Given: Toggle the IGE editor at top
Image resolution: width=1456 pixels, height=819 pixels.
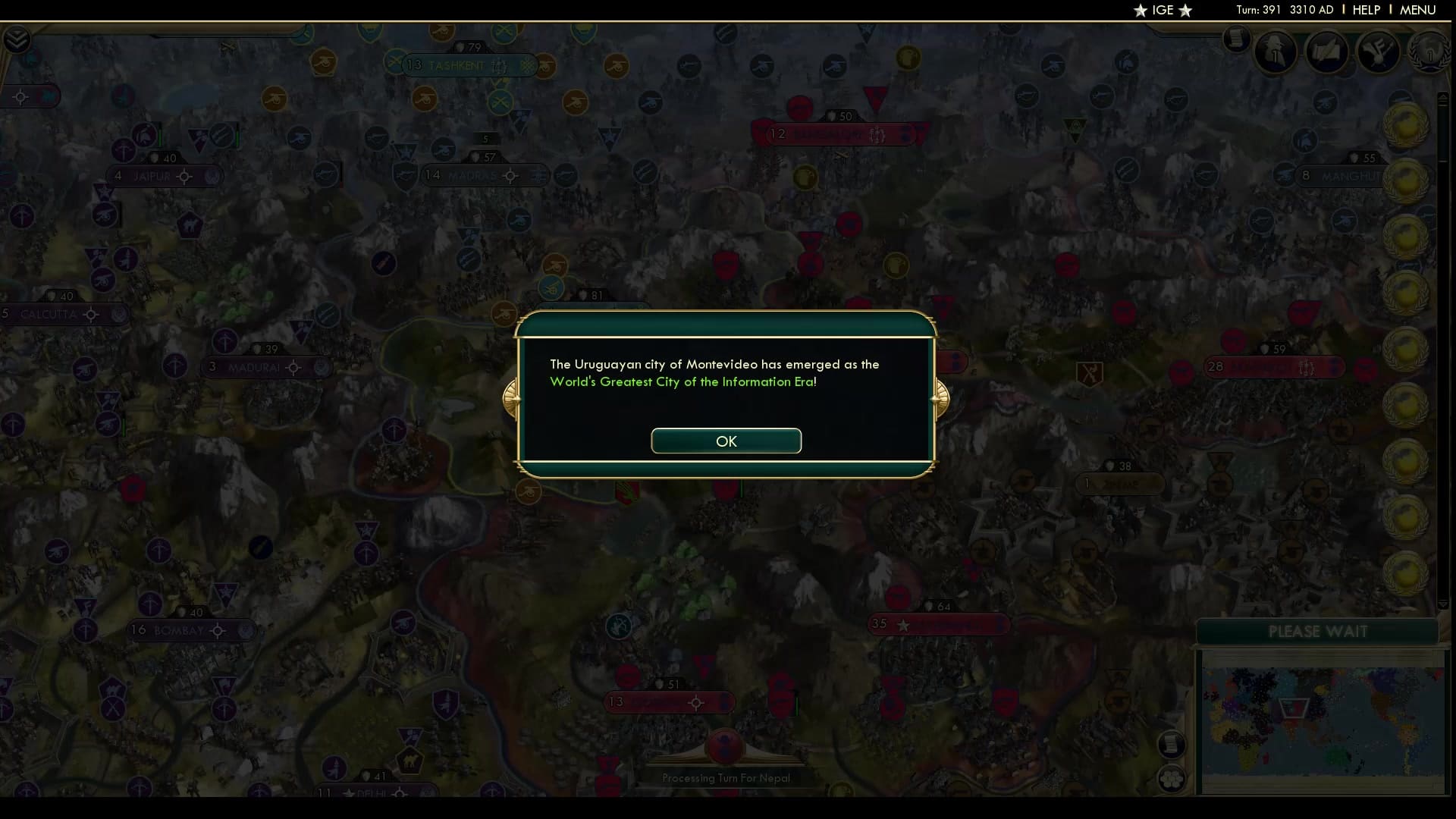Looking at the screenshot, I should pyautogui.click(x=1163, y=11).
